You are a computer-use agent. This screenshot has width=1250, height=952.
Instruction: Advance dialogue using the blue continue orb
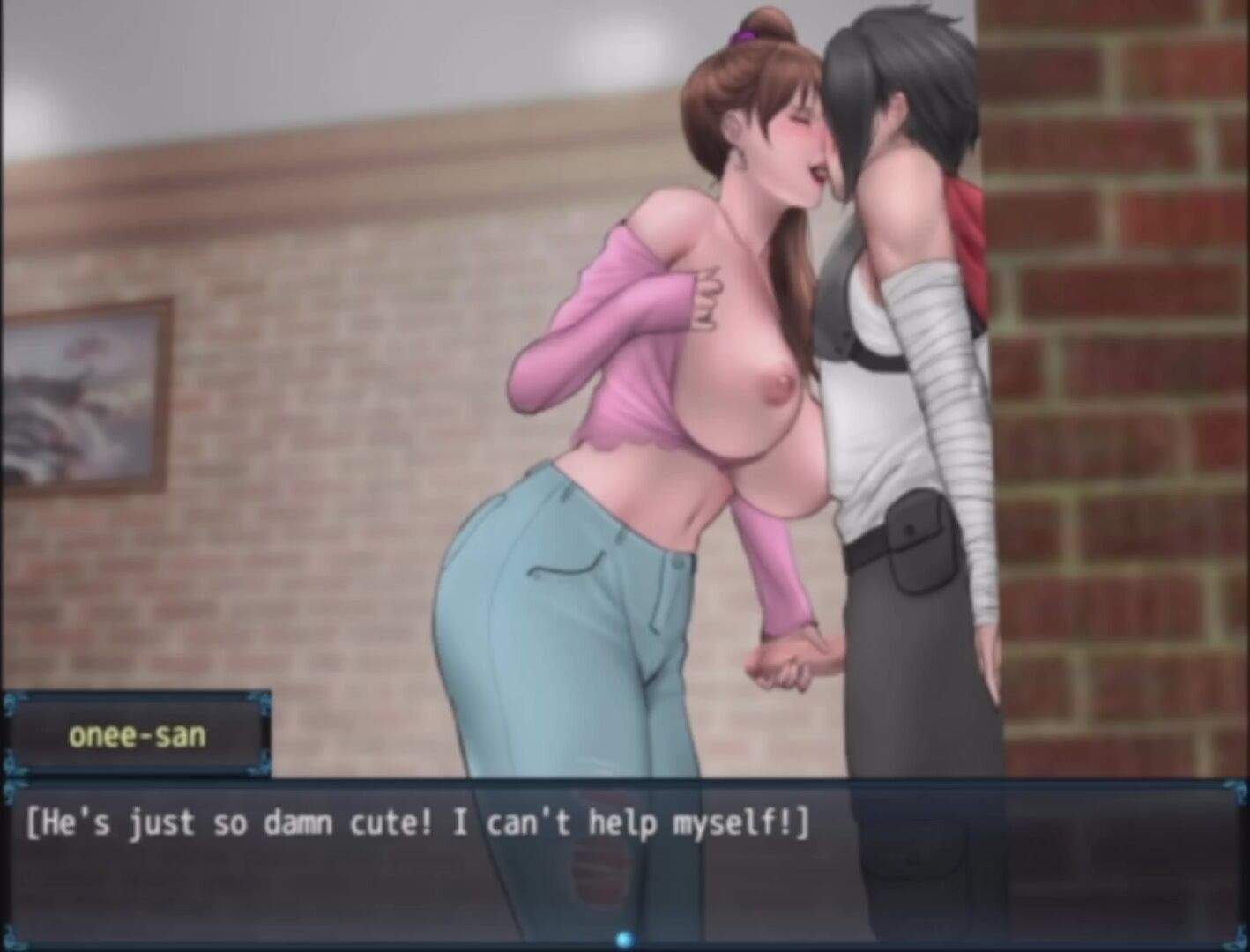coord(624,940)
